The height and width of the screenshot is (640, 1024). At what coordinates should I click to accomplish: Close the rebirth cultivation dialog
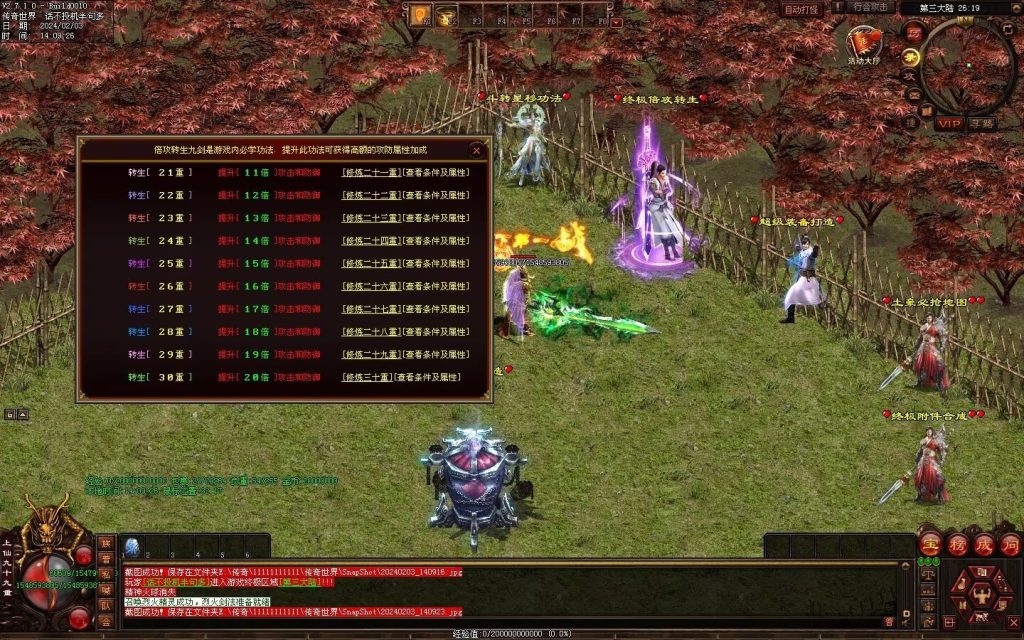tap(477, 150)
